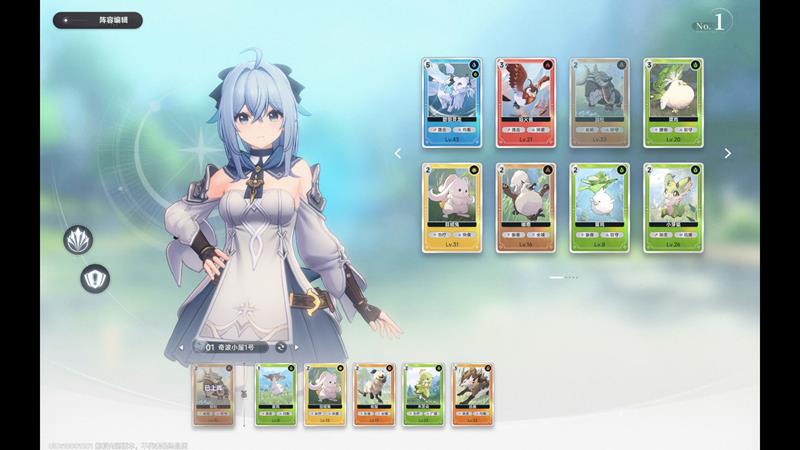
Task: Show the previous page of cards
Action: point(397,154)
